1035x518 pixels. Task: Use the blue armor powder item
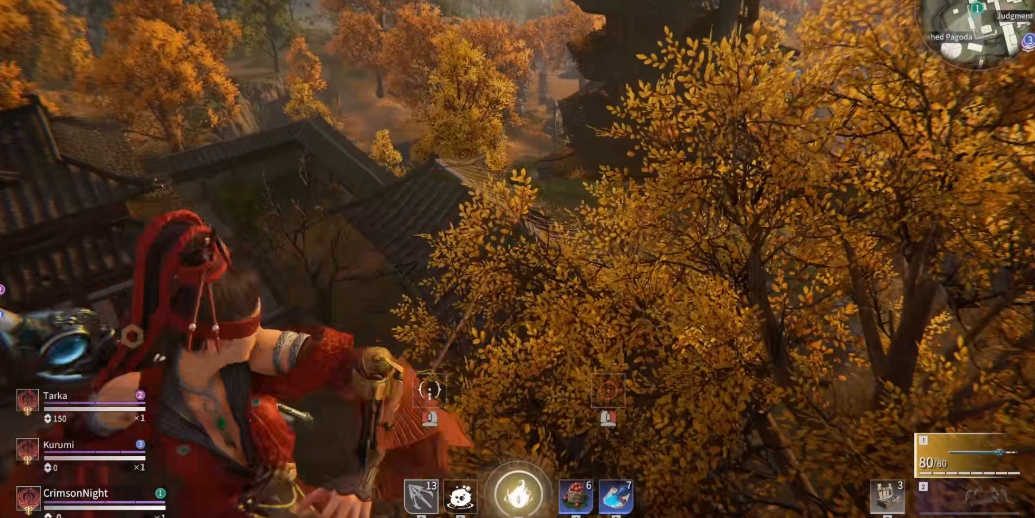pos(615,496)
